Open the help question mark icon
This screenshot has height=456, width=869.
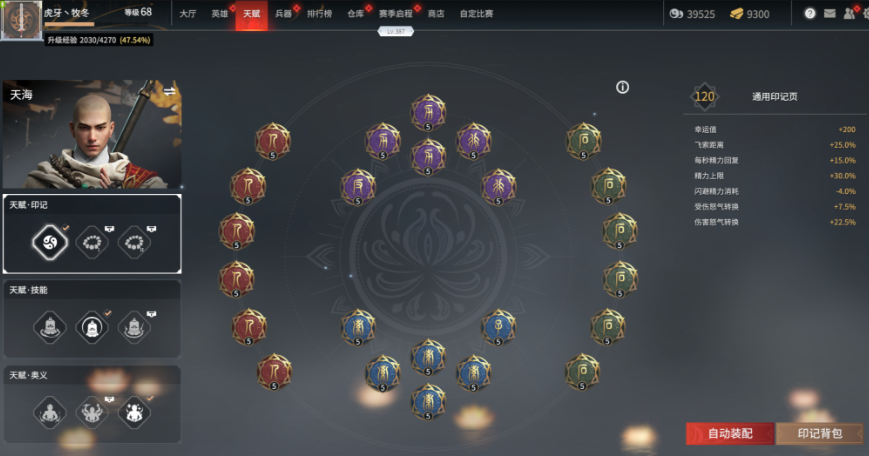(x=809, y=14)
